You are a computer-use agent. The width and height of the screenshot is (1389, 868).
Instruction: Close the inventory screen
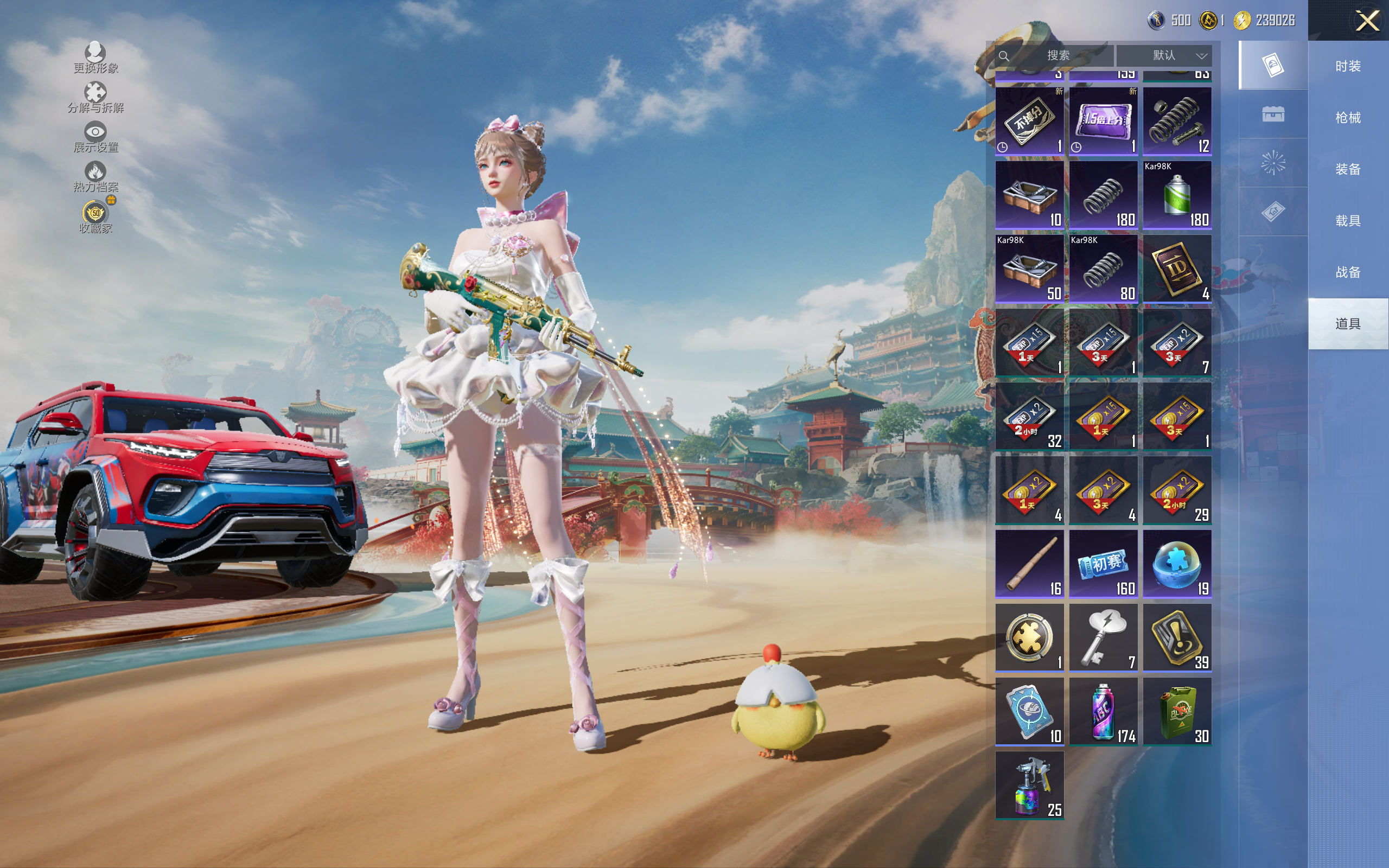1367,21
